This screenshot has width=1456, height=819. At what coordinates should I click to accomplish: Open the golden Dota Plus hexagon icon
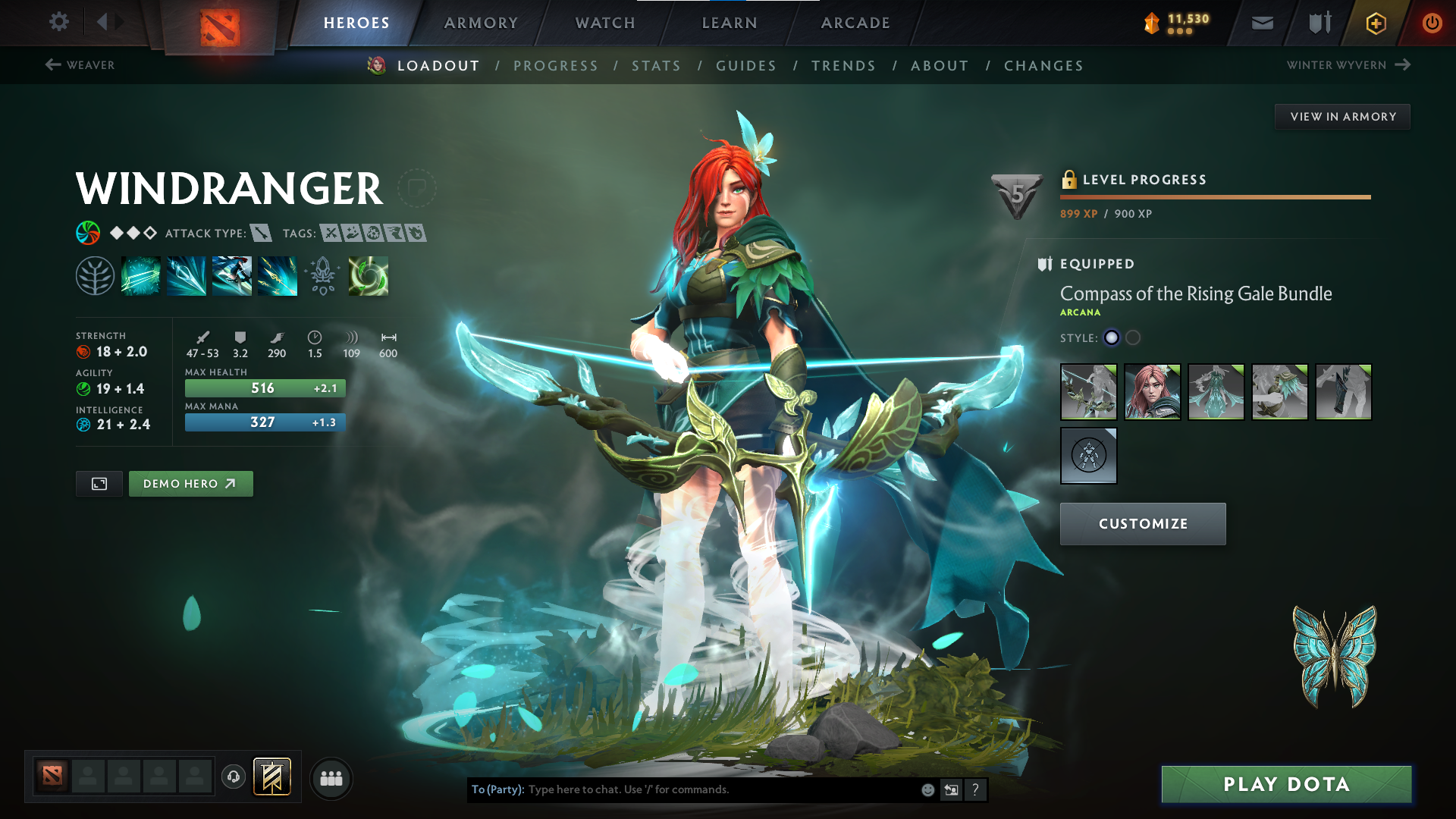(x=1375, y=23)
